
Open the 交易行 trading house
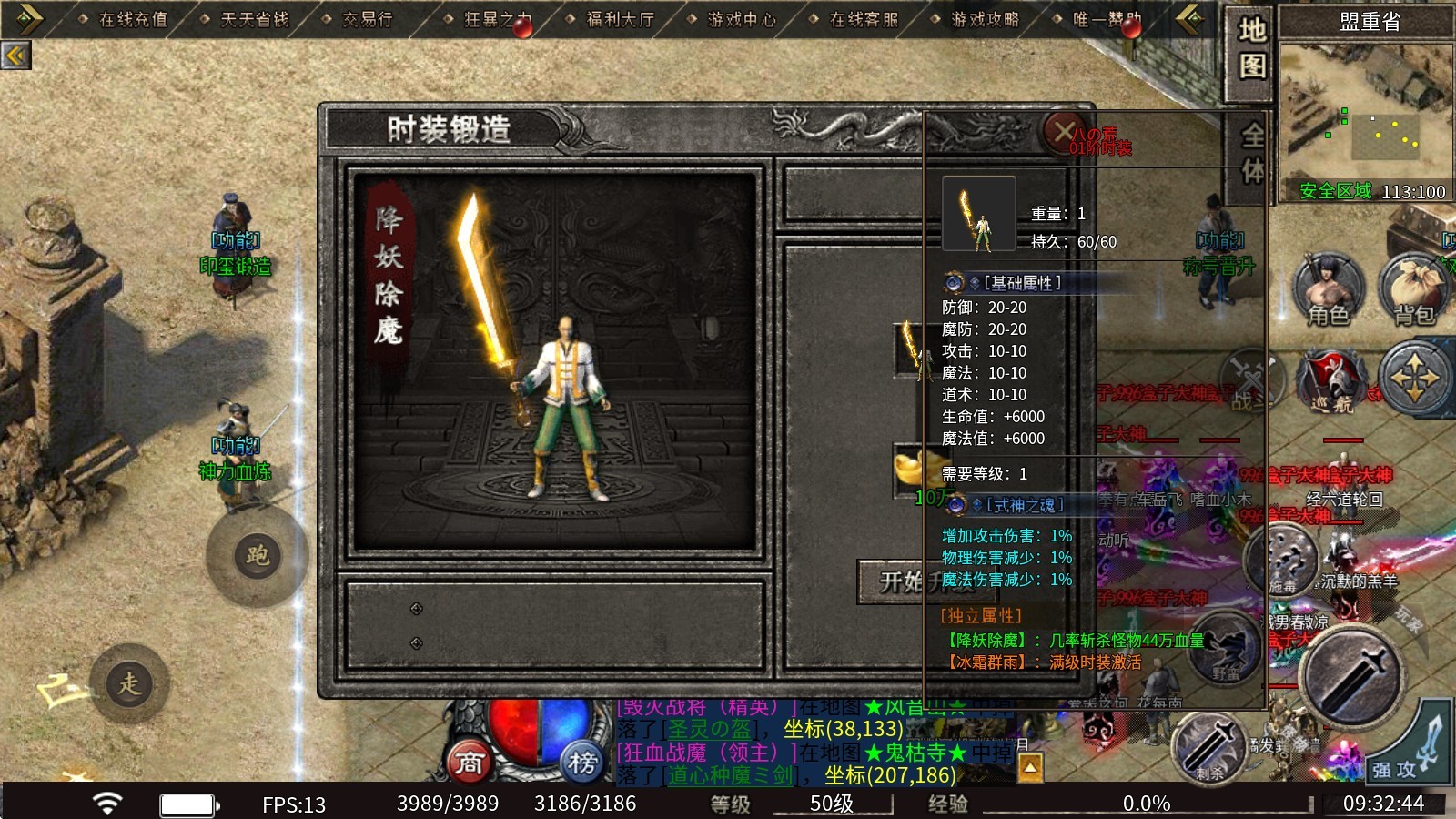click(368, 19)
